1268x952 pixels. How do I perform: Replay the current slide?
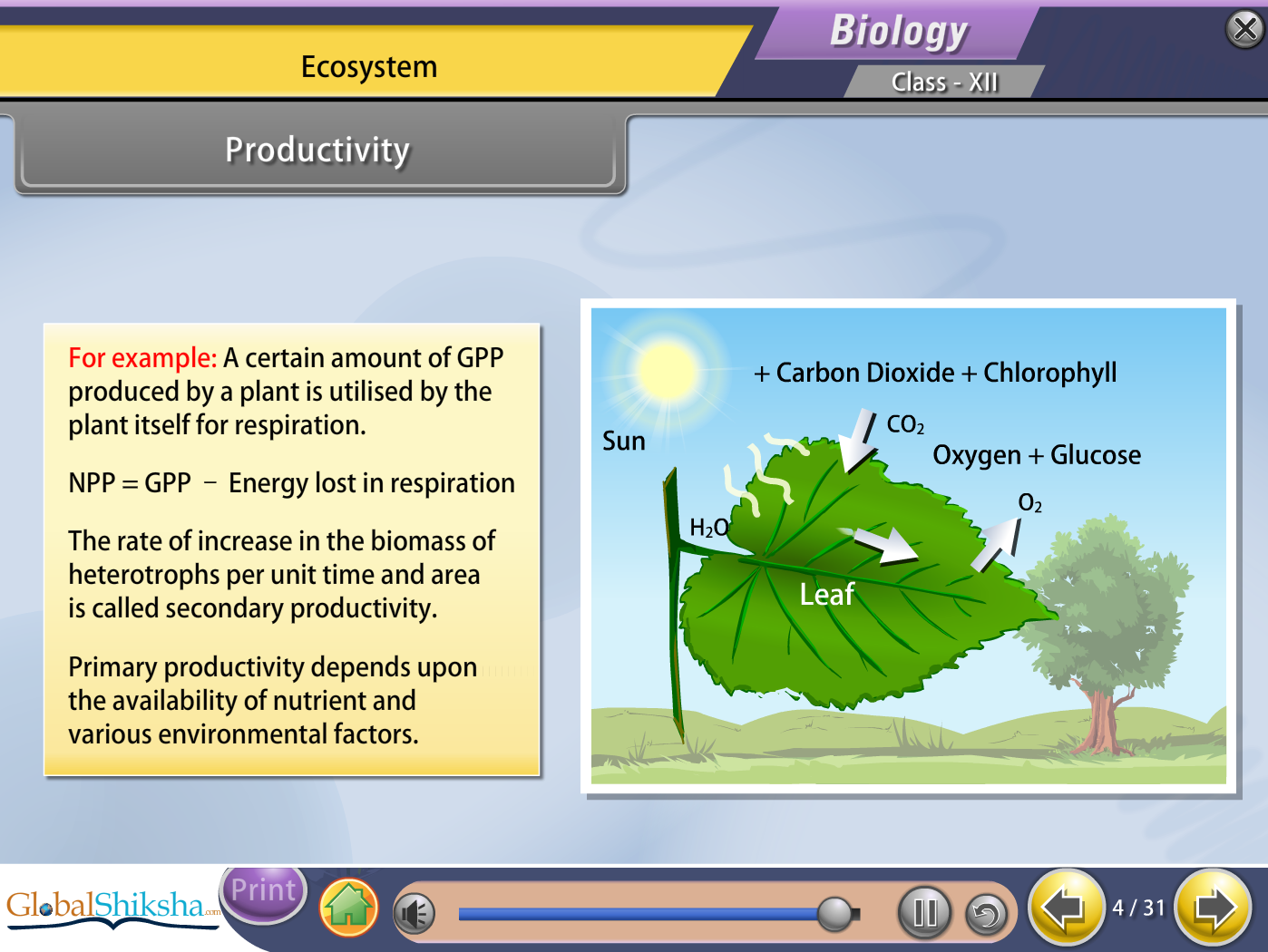986,914
